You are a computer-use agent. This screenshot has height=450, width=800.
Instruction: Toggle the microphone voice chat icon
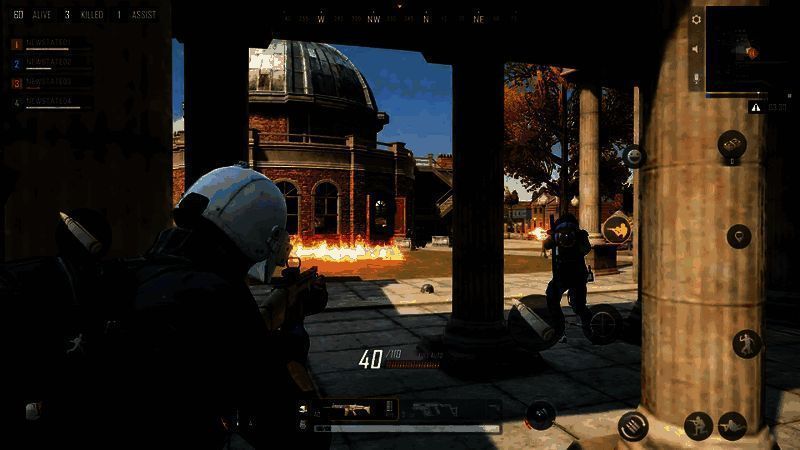point(696,77)
